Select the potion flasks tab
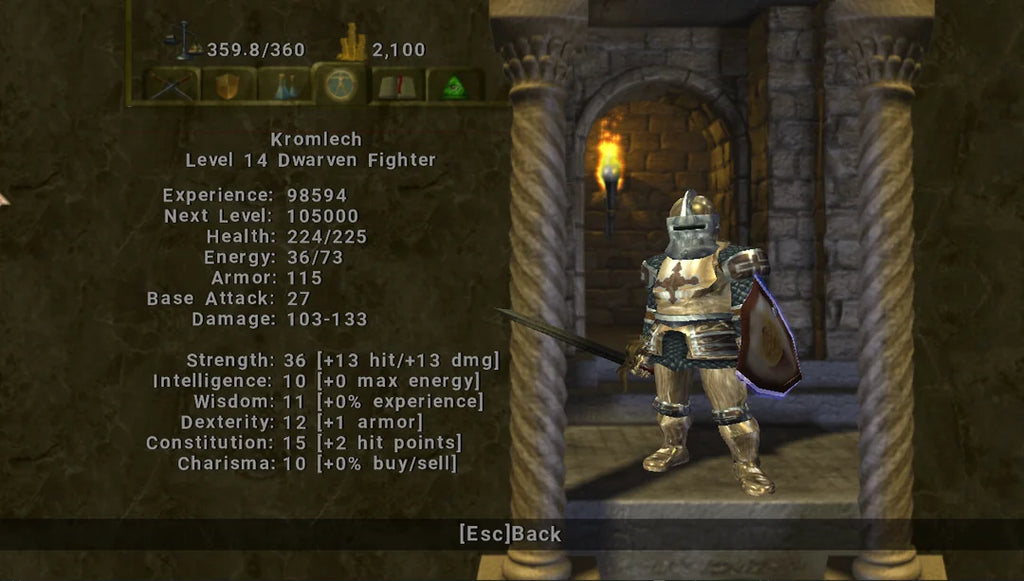This screenshot has height=581, width=1024. pyautogui.click(x=285, y=85)
